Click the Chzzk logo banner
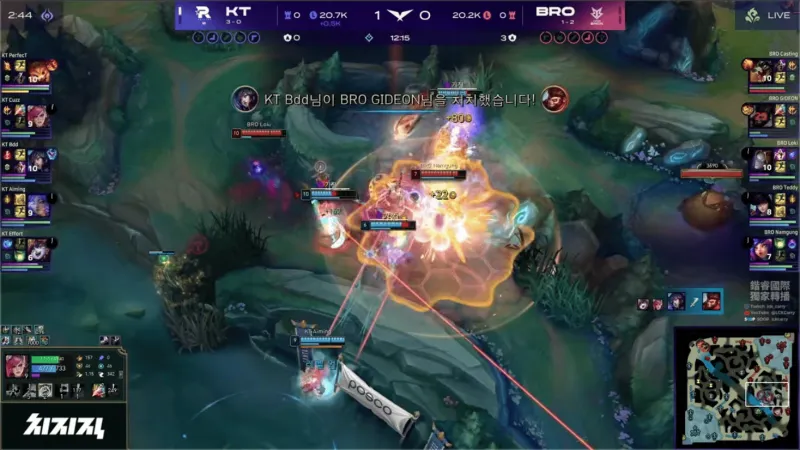The height and width of the screenshot is (450, 800). coord(62,425)
